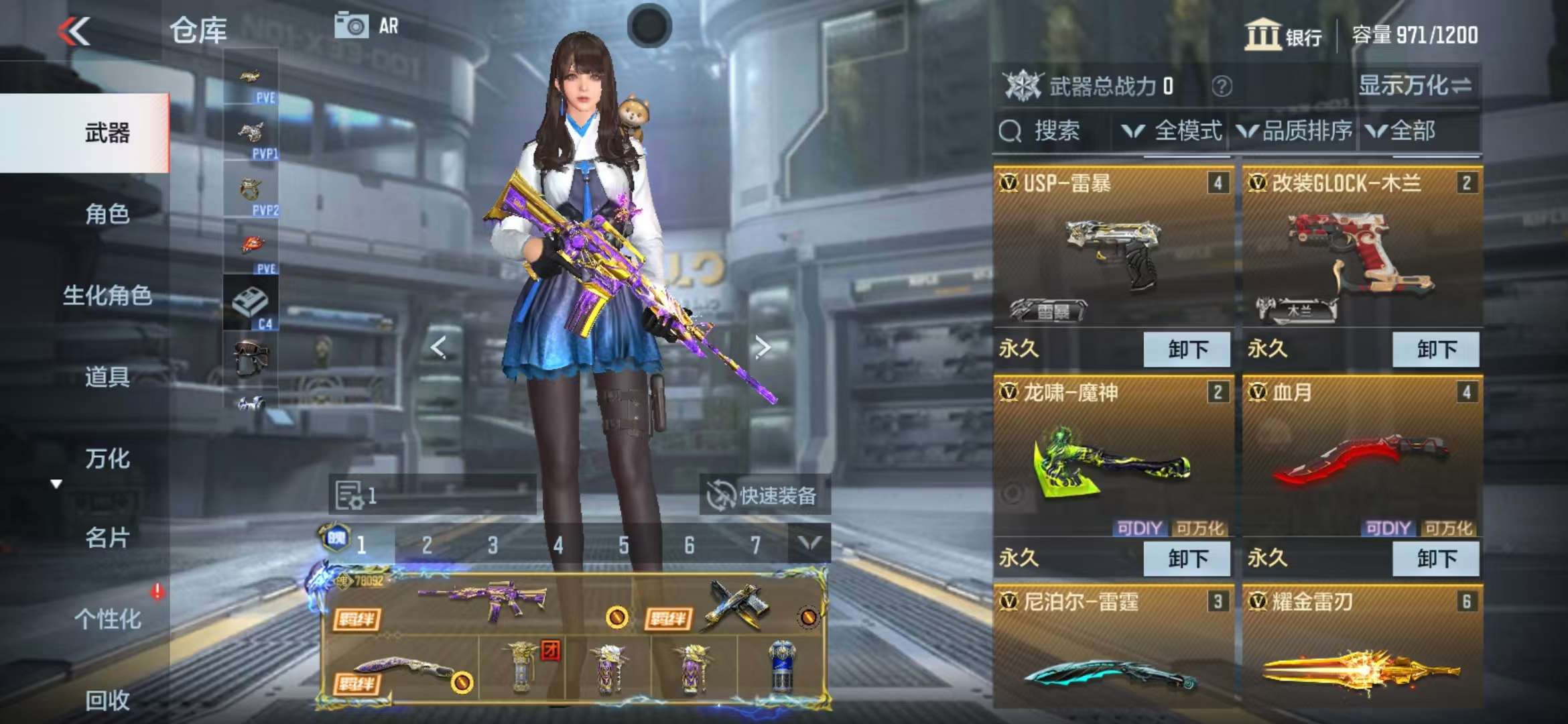
Task: Open the 个性化 personalization tab
Action: [107, 619]
